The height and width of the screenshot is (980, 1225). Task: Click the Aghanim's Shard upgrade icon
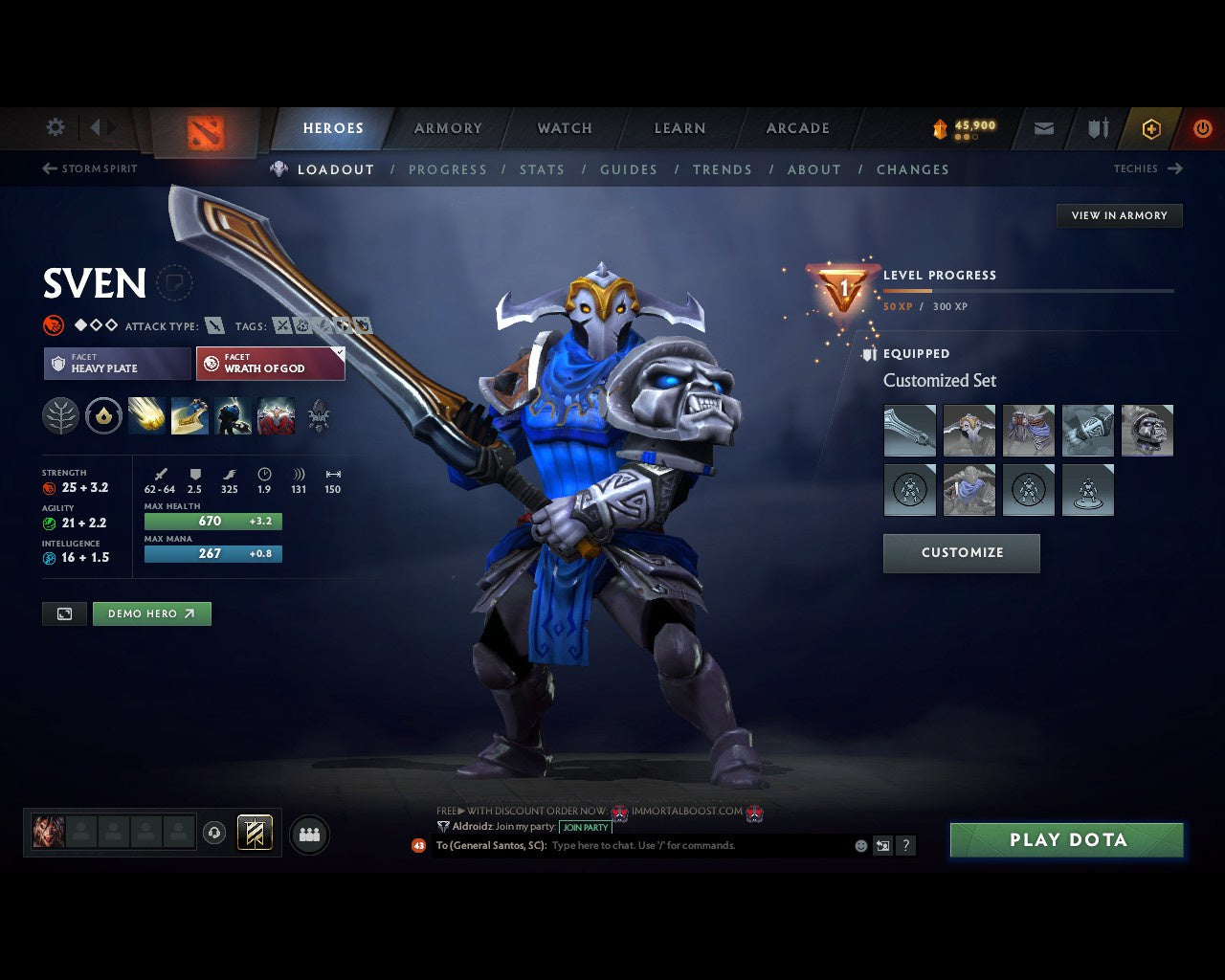pyautogui.click(x=105, y=415)
